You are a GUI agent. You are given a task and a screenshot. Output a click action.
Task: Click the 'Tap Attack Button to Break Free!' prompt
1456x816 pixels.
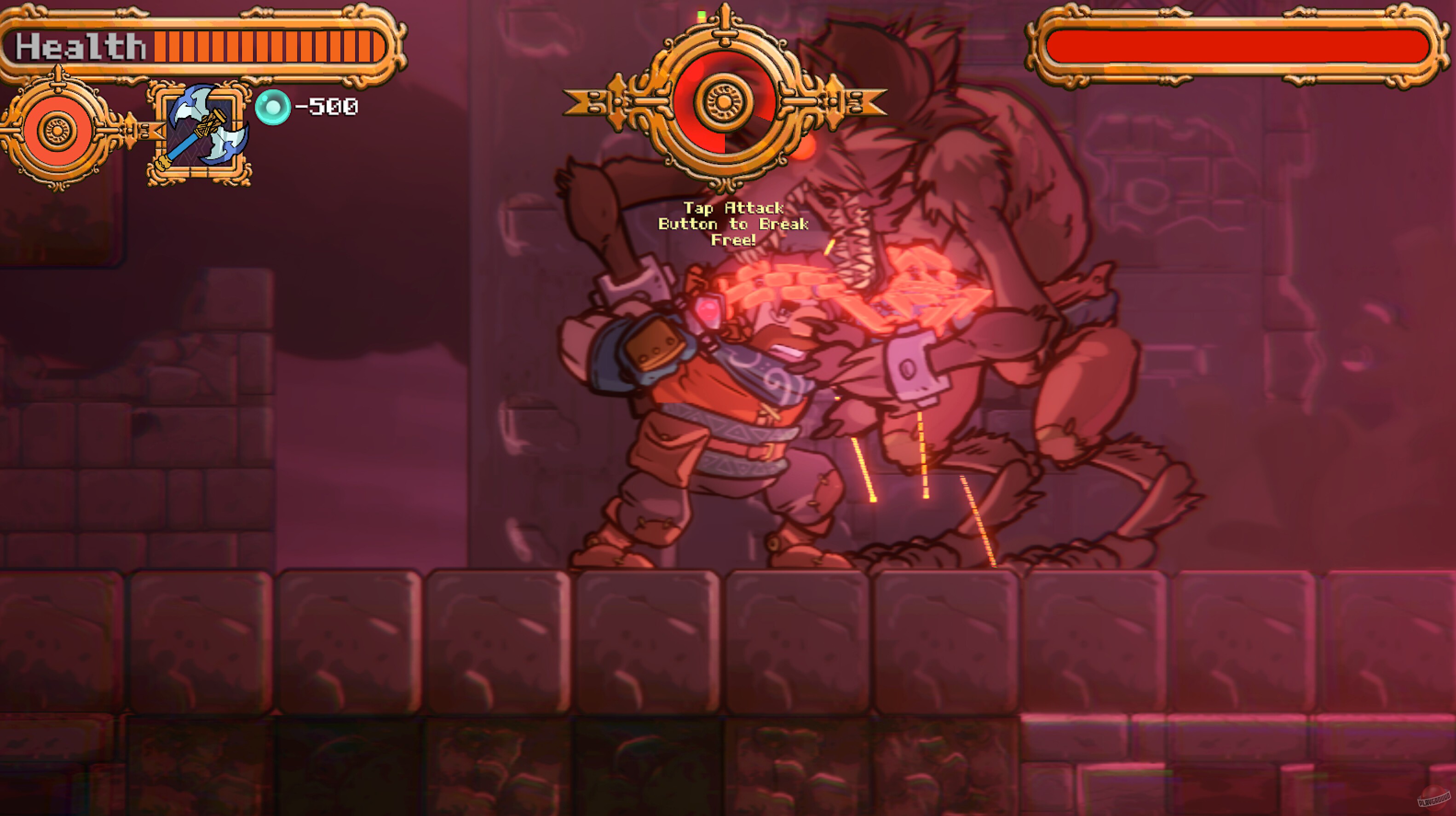(733, 225)
